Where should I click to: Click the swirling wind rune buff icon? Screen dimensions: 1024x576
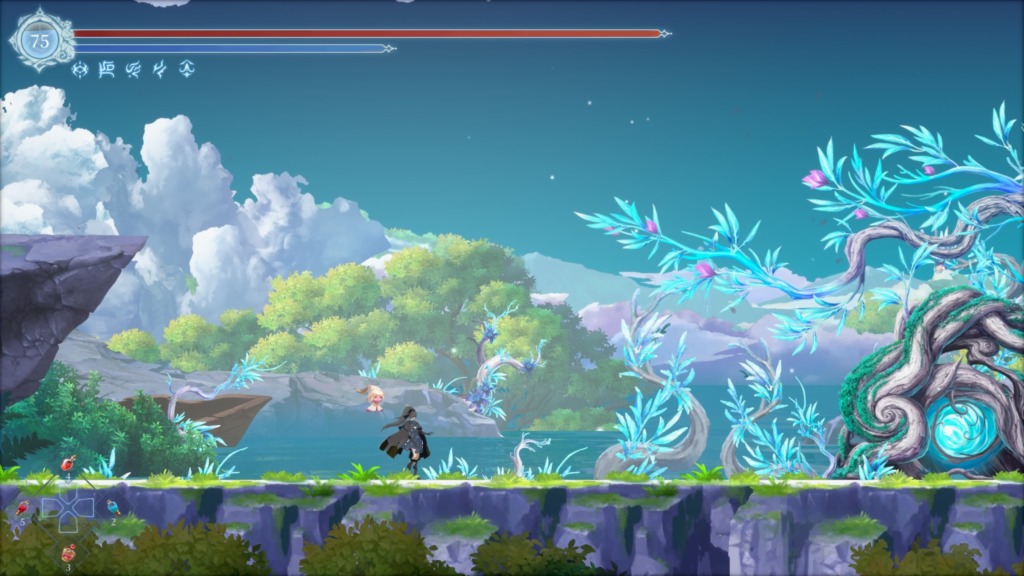(133, 69)
